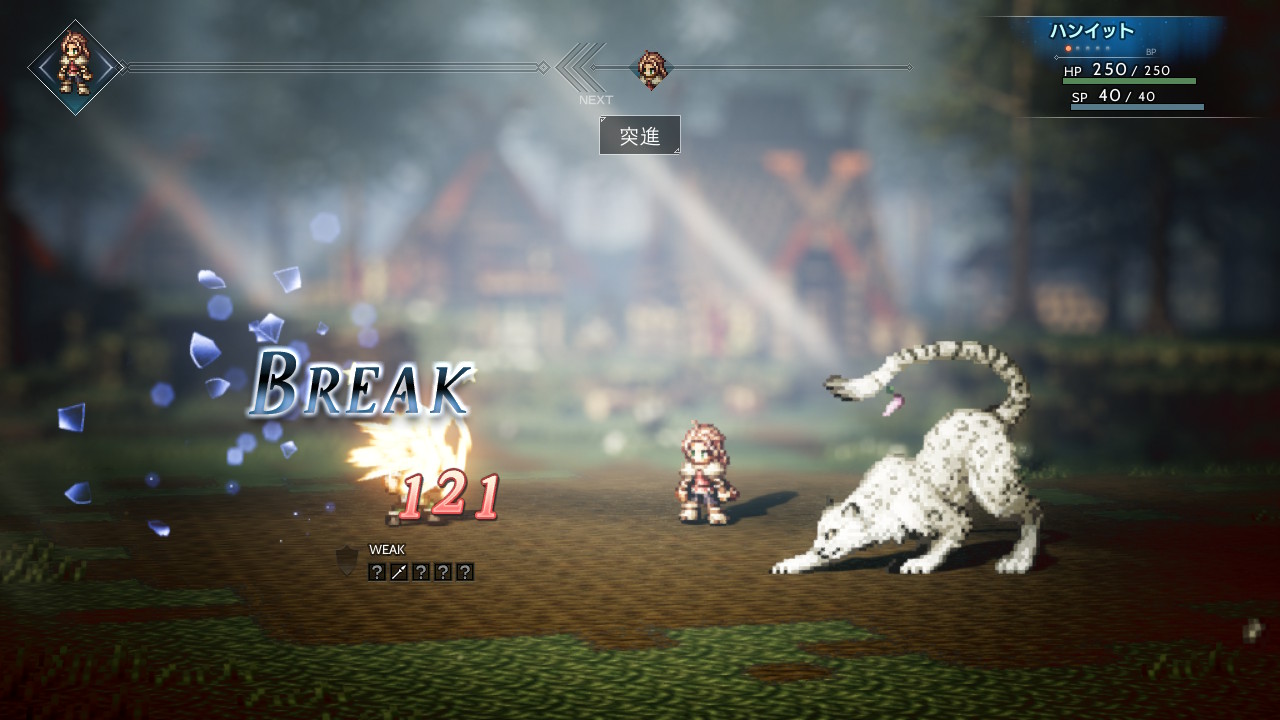The width and height of the screenshot is (1280, 720).
Task: Click the enemy's broken shield icon
Action: [x=347, y=561]
